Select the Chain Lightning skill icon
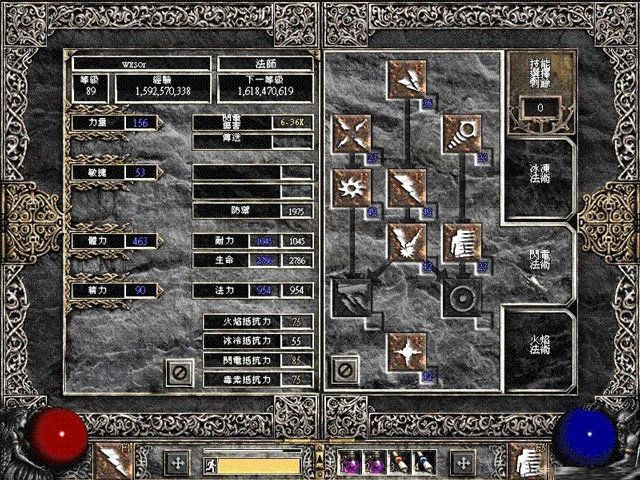The image size is (640, 480). 407,242
